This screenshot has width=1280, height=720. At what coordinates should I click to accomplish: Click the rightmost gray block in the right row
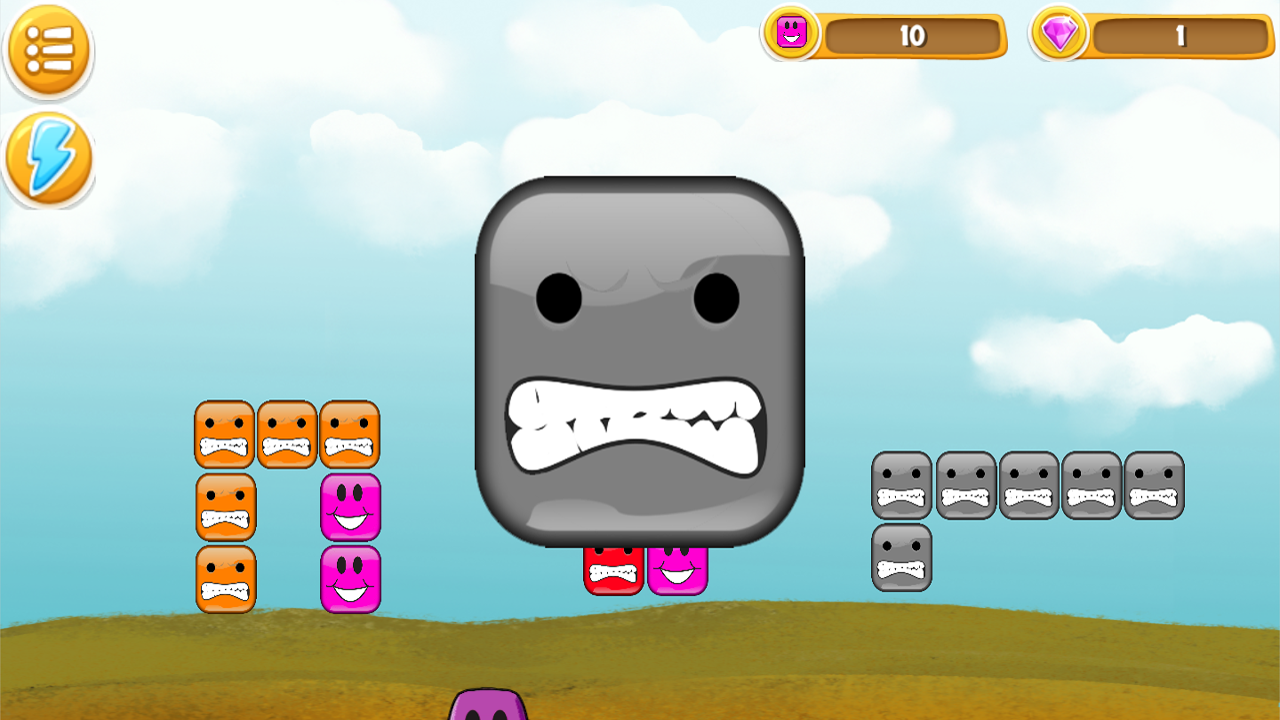pos(1155,487)
